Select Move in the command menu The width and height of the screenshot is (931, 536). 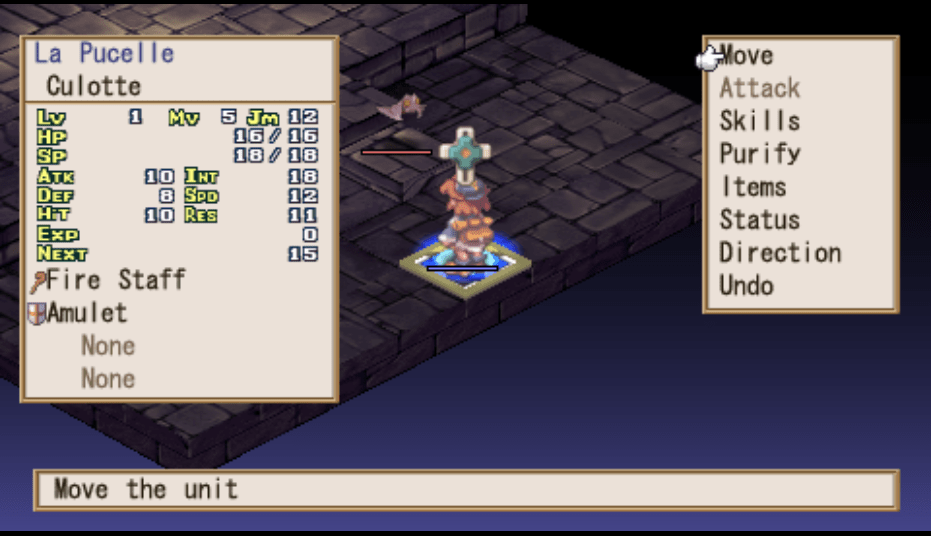[x=746, y=56]
